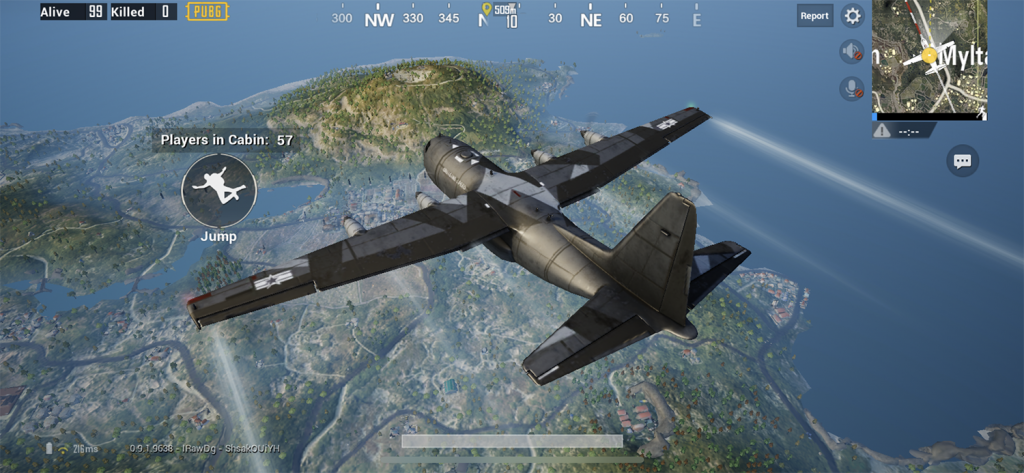The height and width of the screenshot is (473, 1024).
Task: Expand the minimap
Action: click(929, 56)
